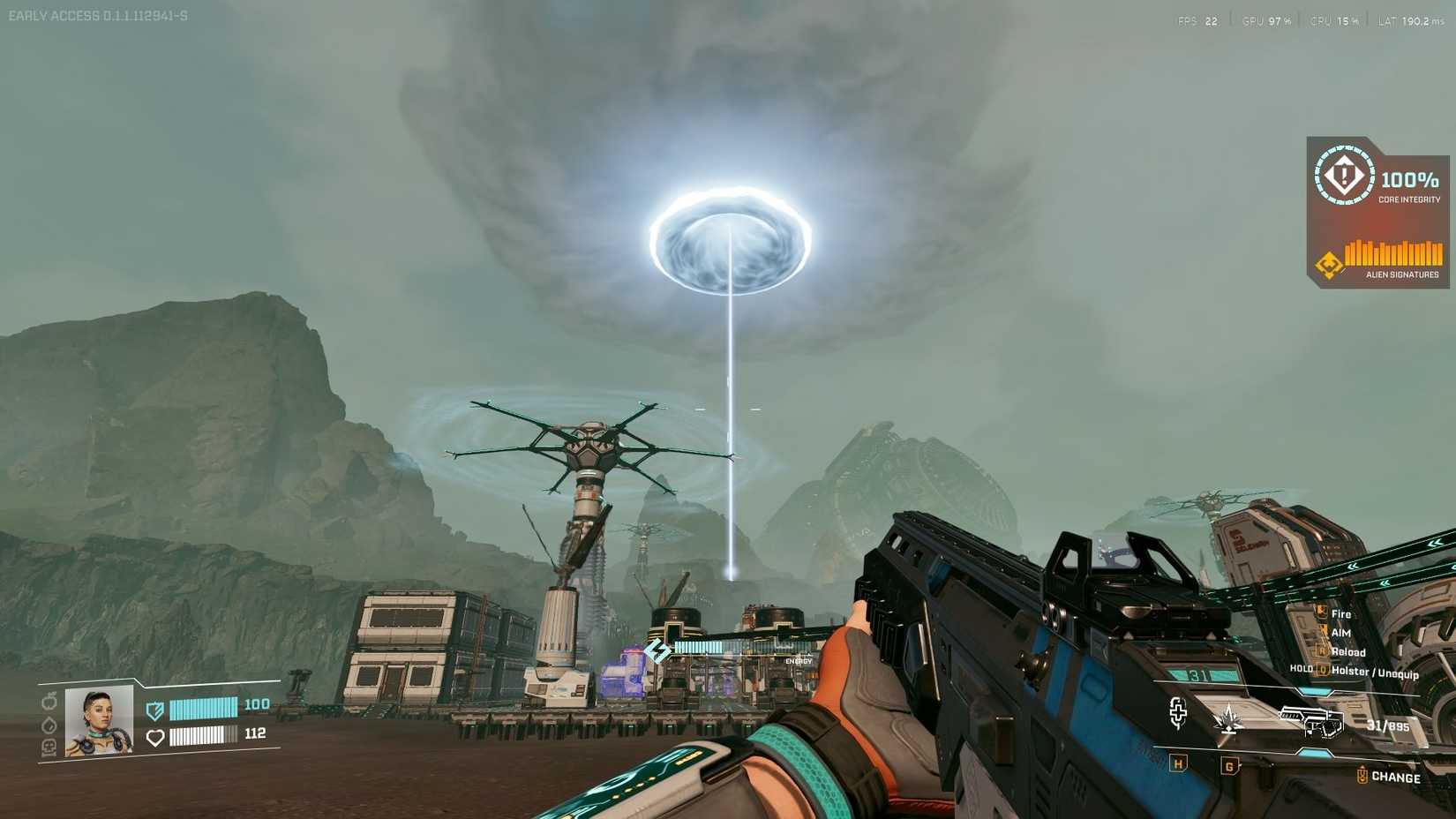Click the water droplet thirst icon
Screen dimensions: 1456x819
click(x=49, y=726)
